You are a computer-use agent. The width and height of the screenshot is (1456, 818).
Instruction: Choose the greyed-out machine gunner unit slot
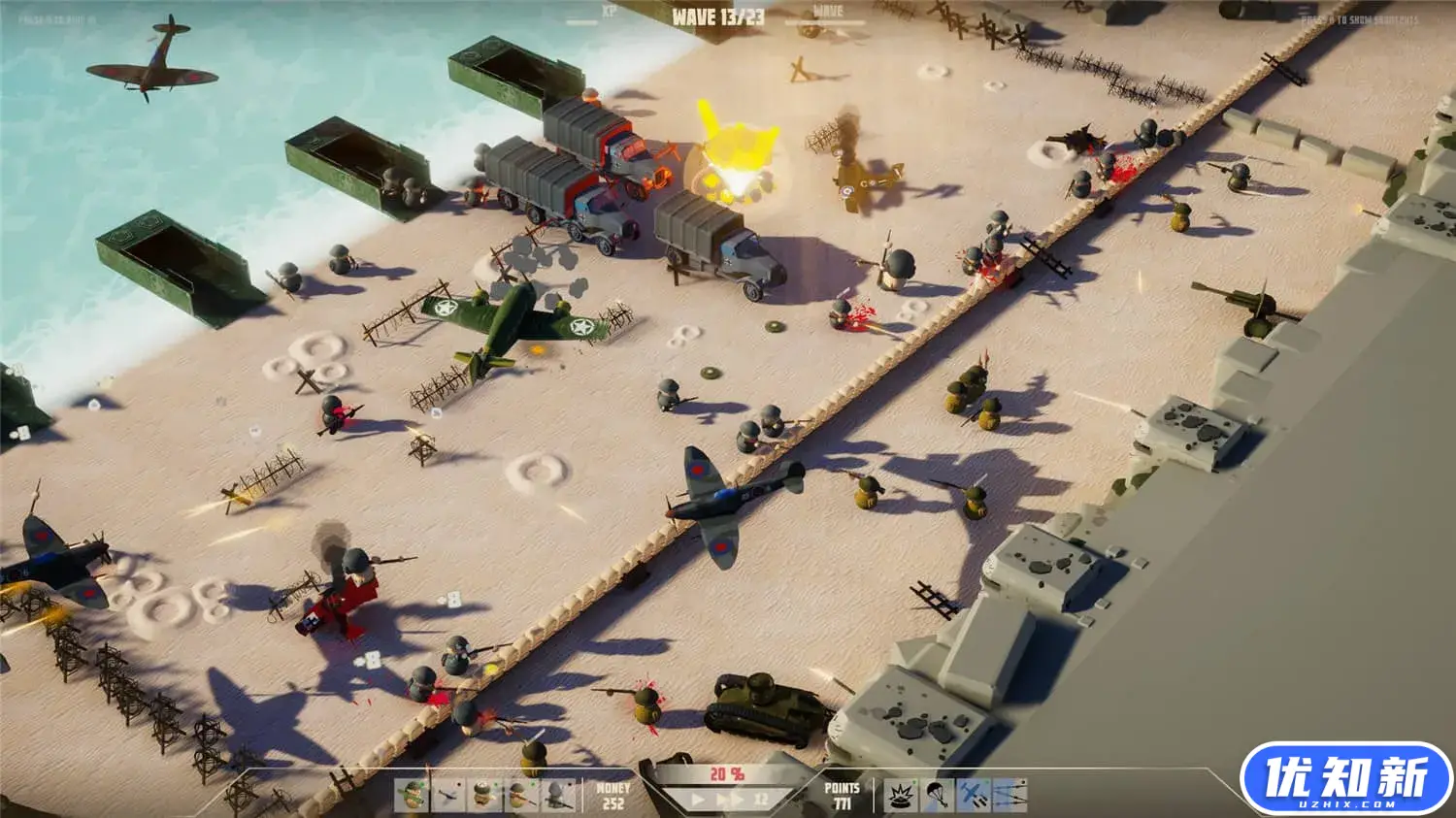[x=556, y=796]
